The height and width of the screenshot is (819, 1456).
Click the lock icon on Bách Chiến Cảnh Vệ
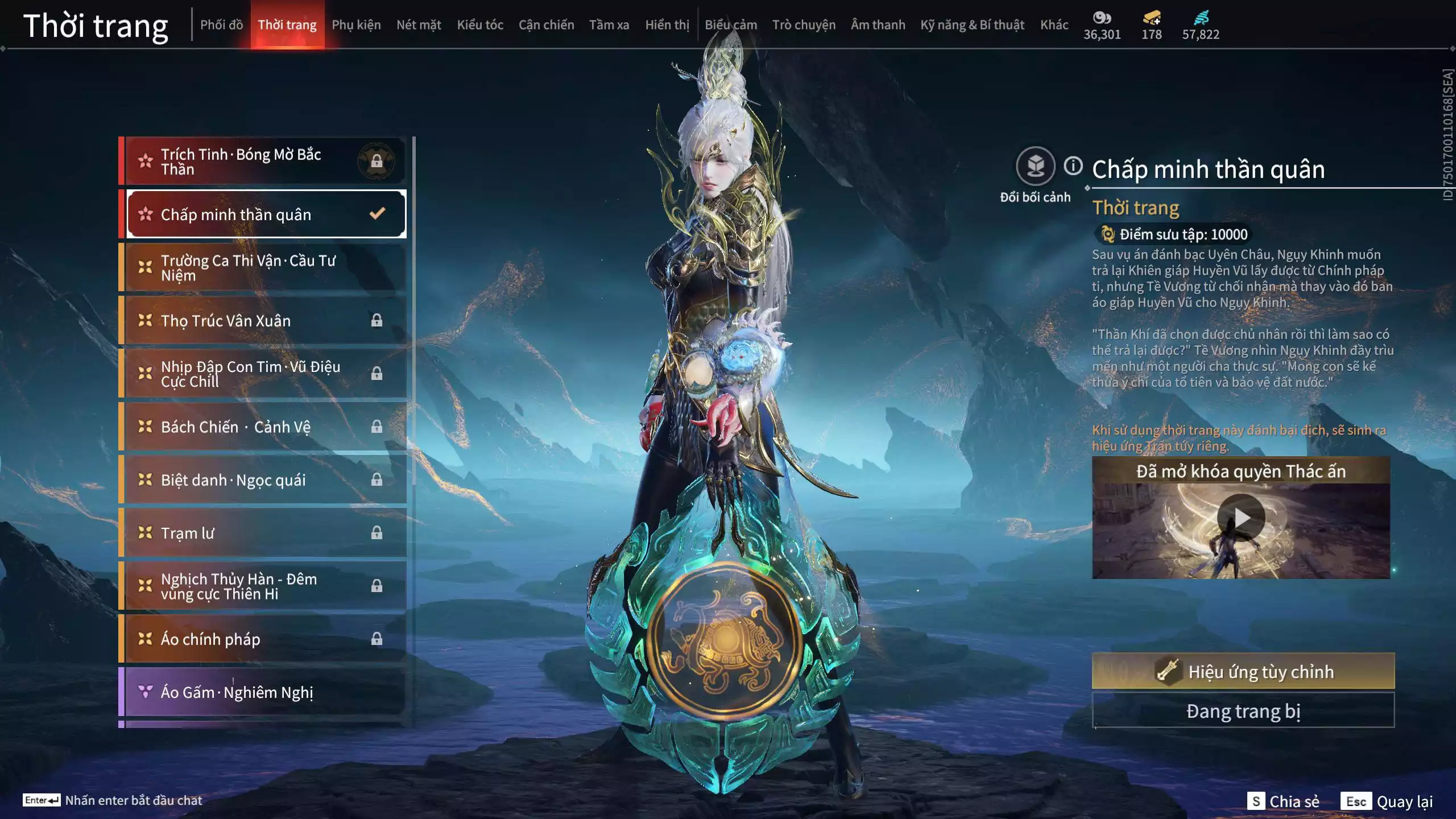[377, 427]
